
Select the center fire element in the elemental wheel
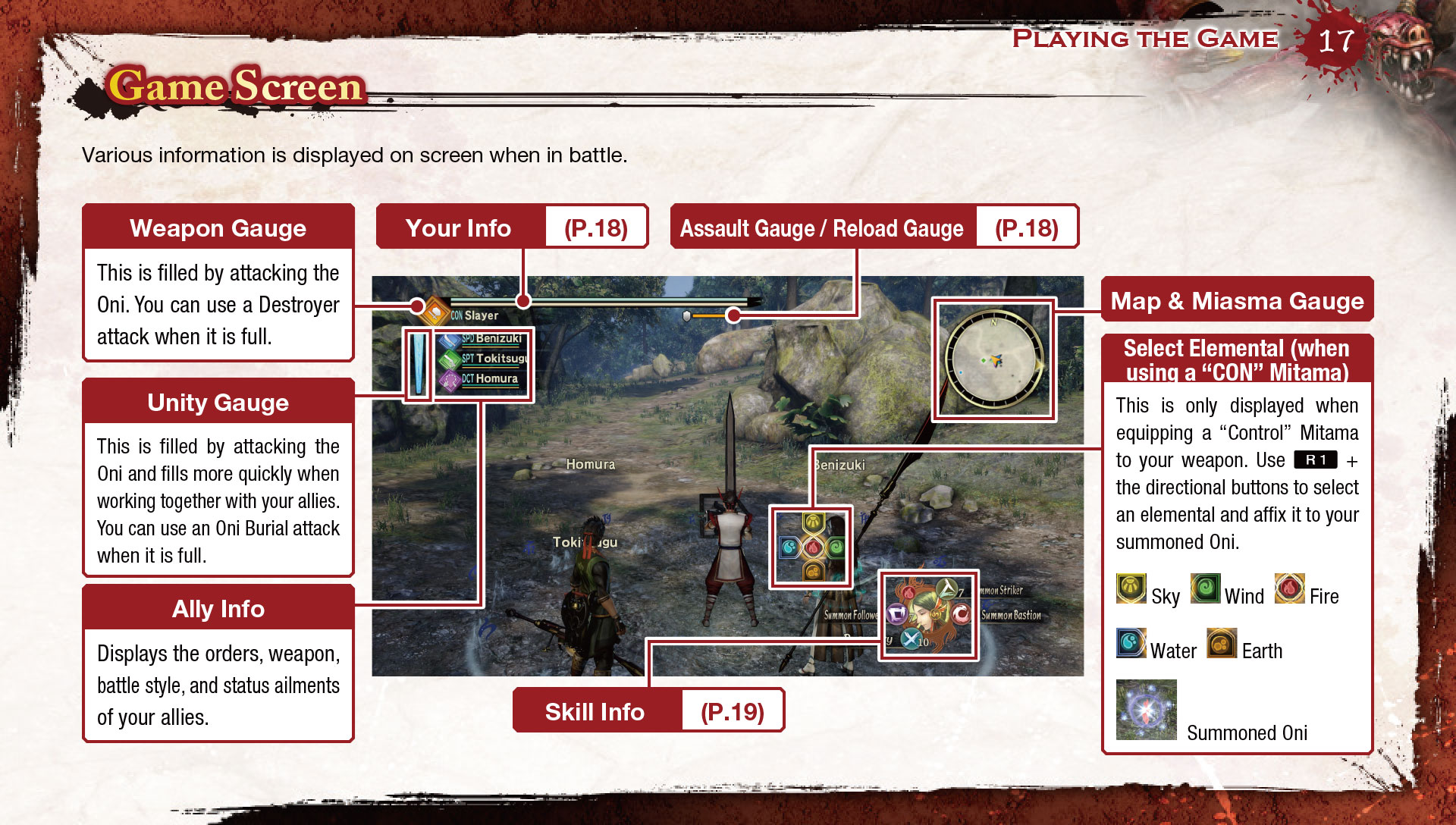[813, 547]
